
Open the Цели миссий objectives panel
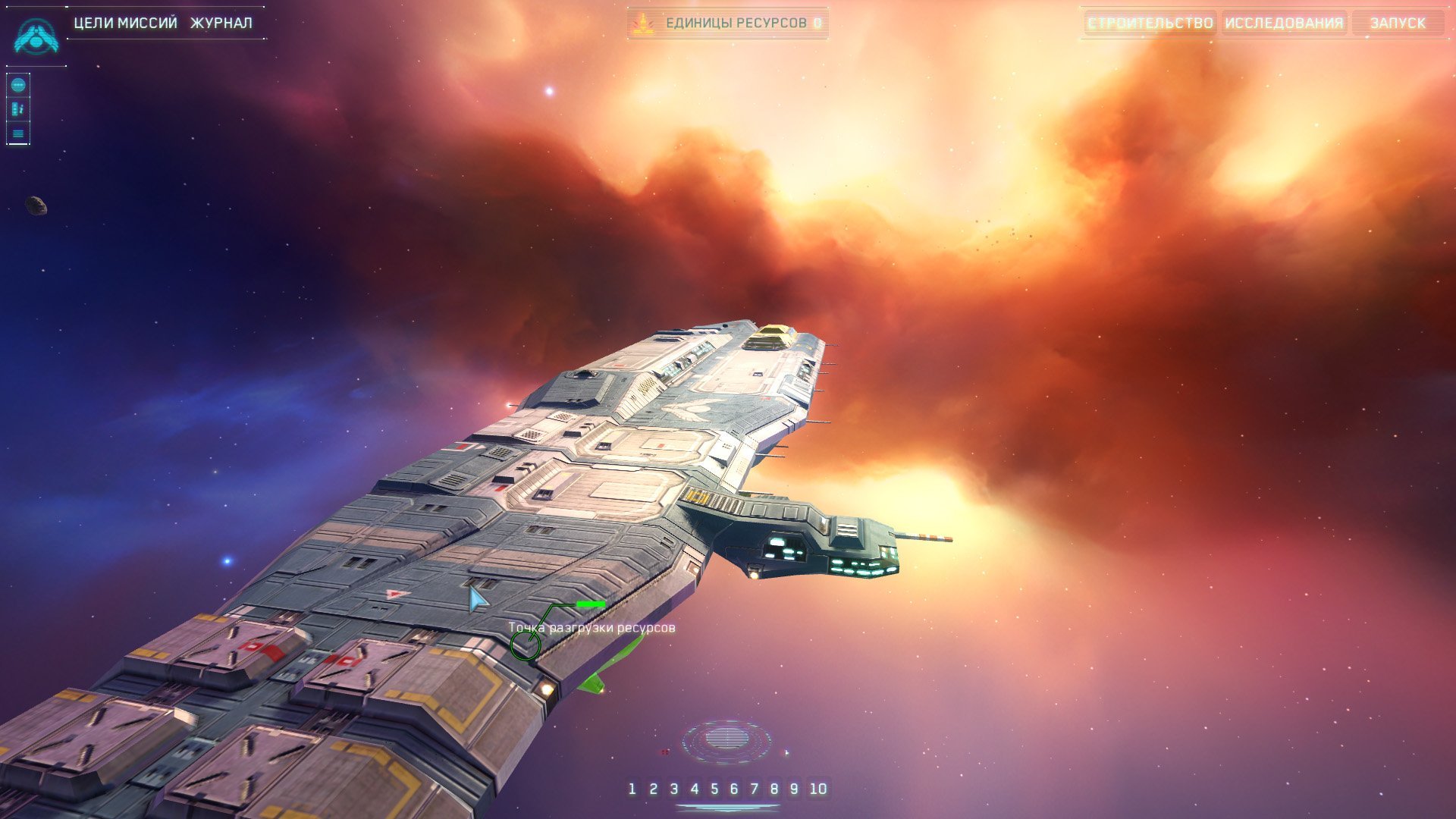[125, 23]
